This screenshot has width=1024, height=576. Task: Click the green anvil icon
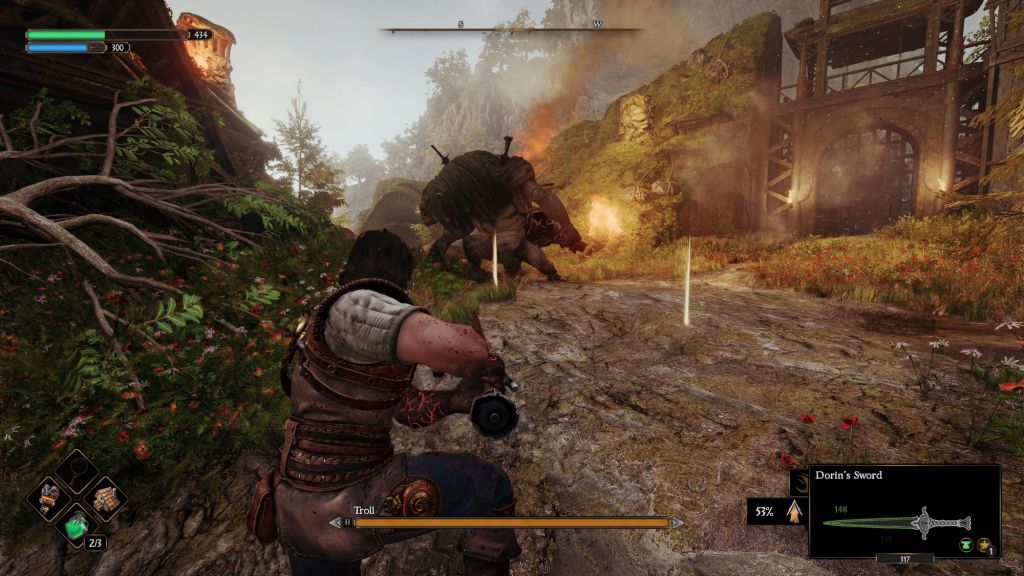pyautogui.click(x=966, y=545)
